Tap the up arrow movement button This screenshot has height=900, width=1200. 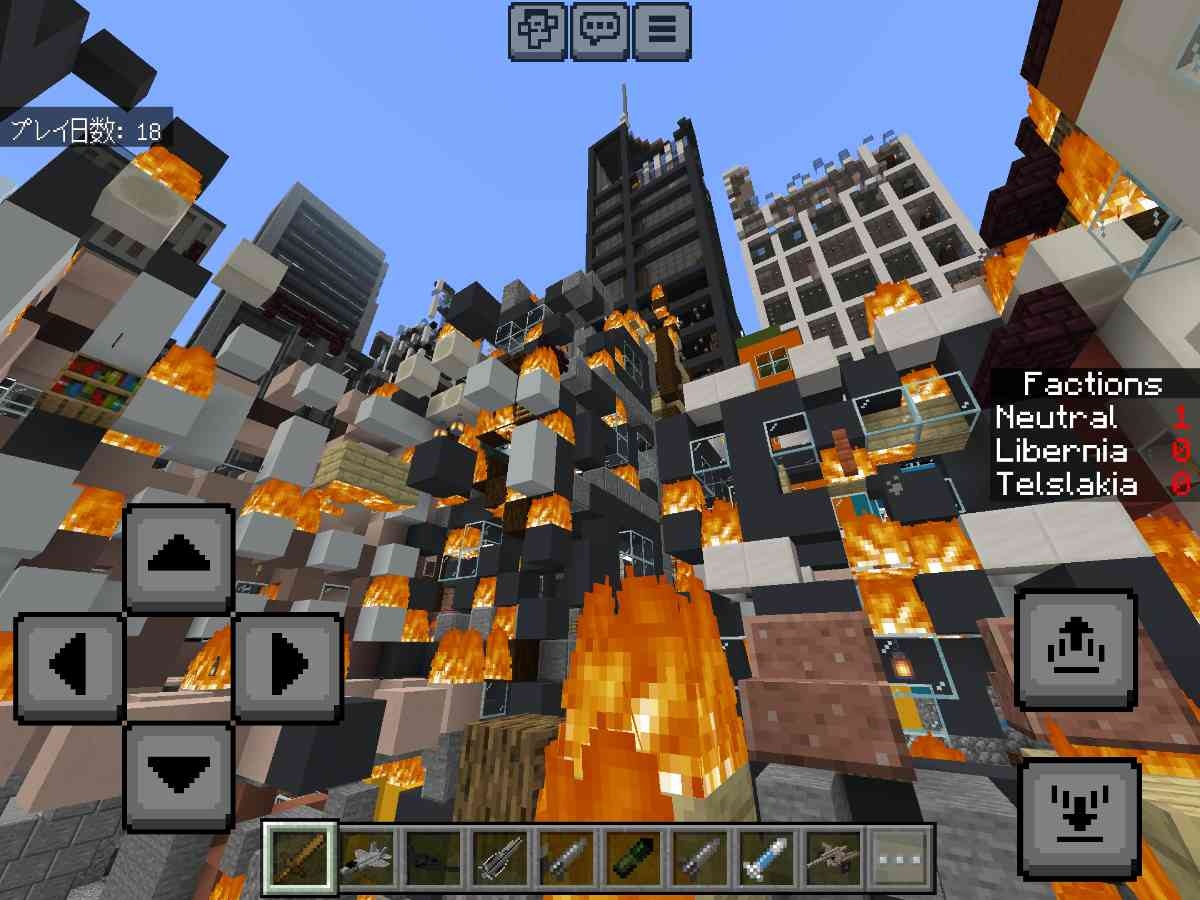point(179,556)
